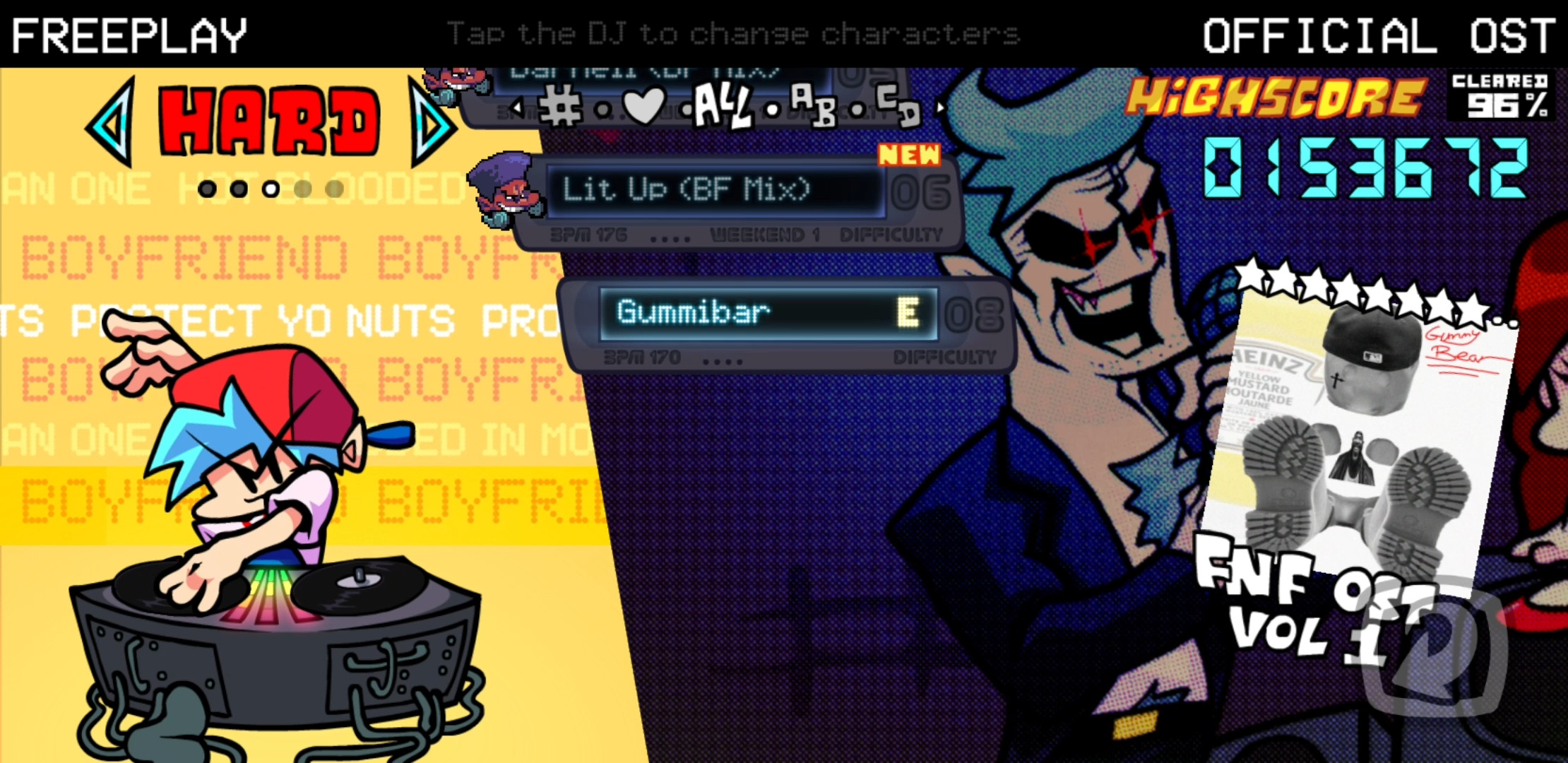Click the left arrow before the # filter
Screen dimensions: 1568x763
point(519,107)
